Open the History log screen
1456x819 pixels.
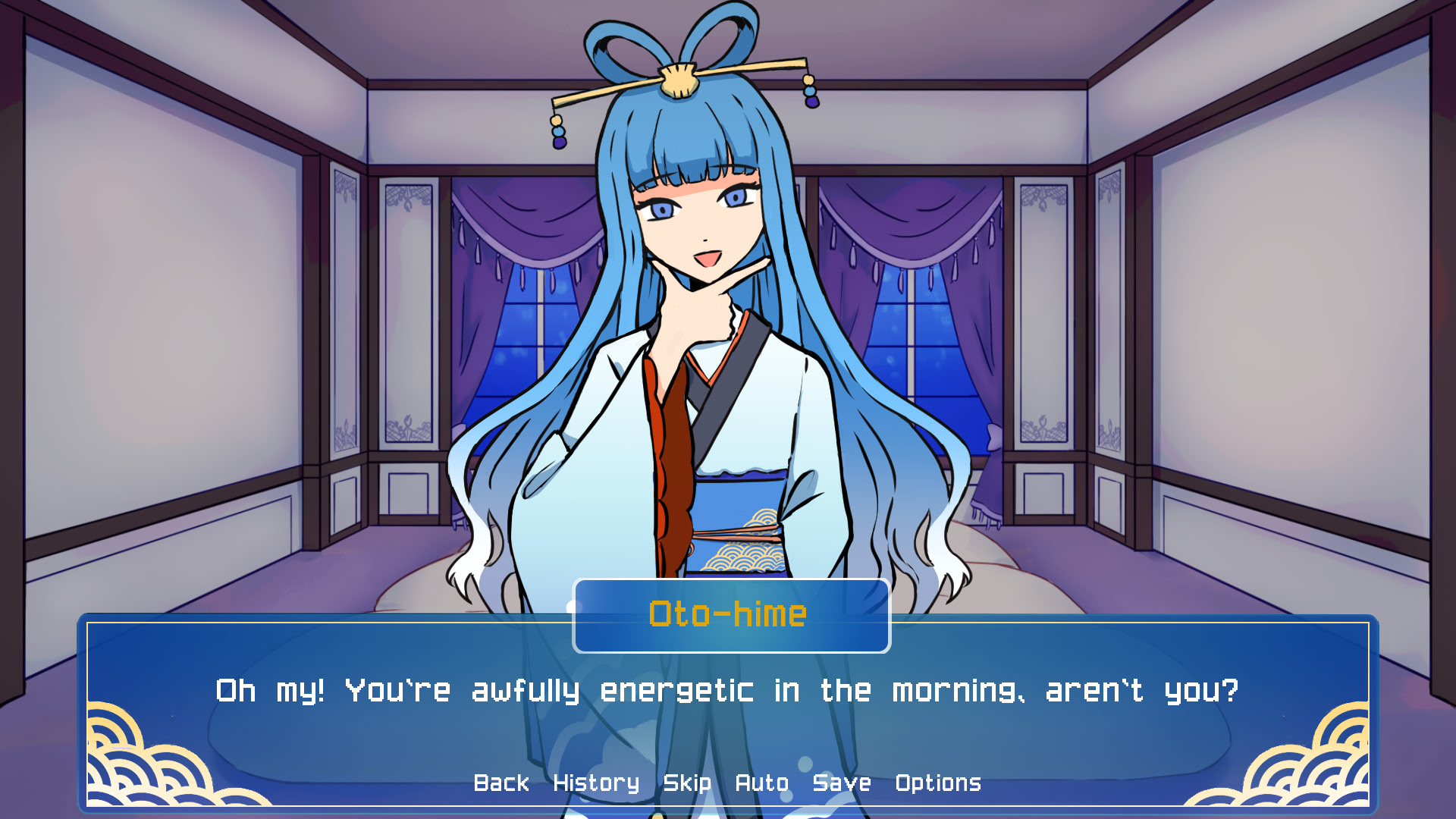pyautogui.click(x=596, y=783)
